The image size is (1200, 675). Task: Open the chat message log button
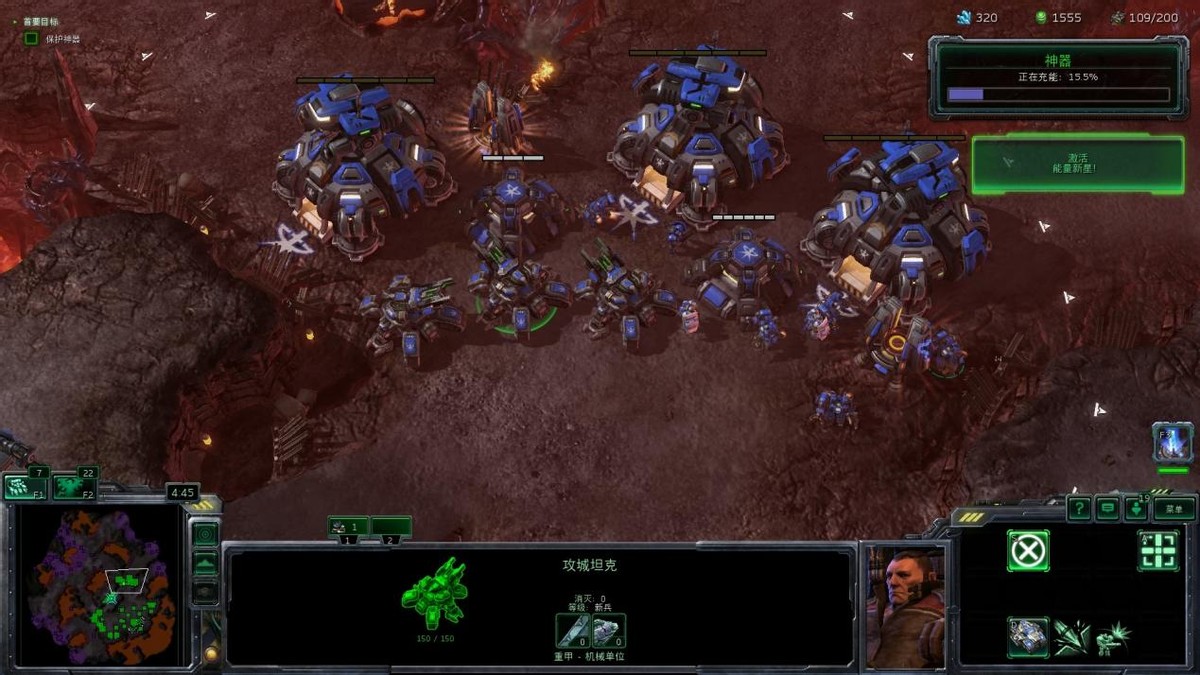coord(1107,509)
